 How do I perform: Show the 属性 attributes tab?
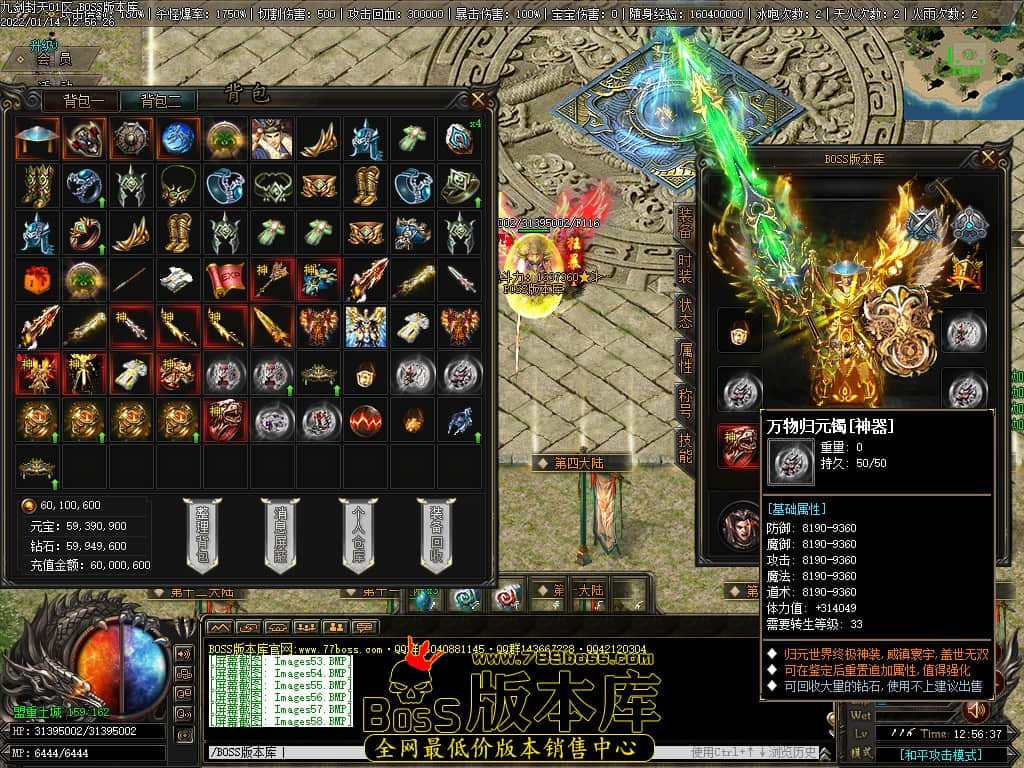tap(685, 358)
